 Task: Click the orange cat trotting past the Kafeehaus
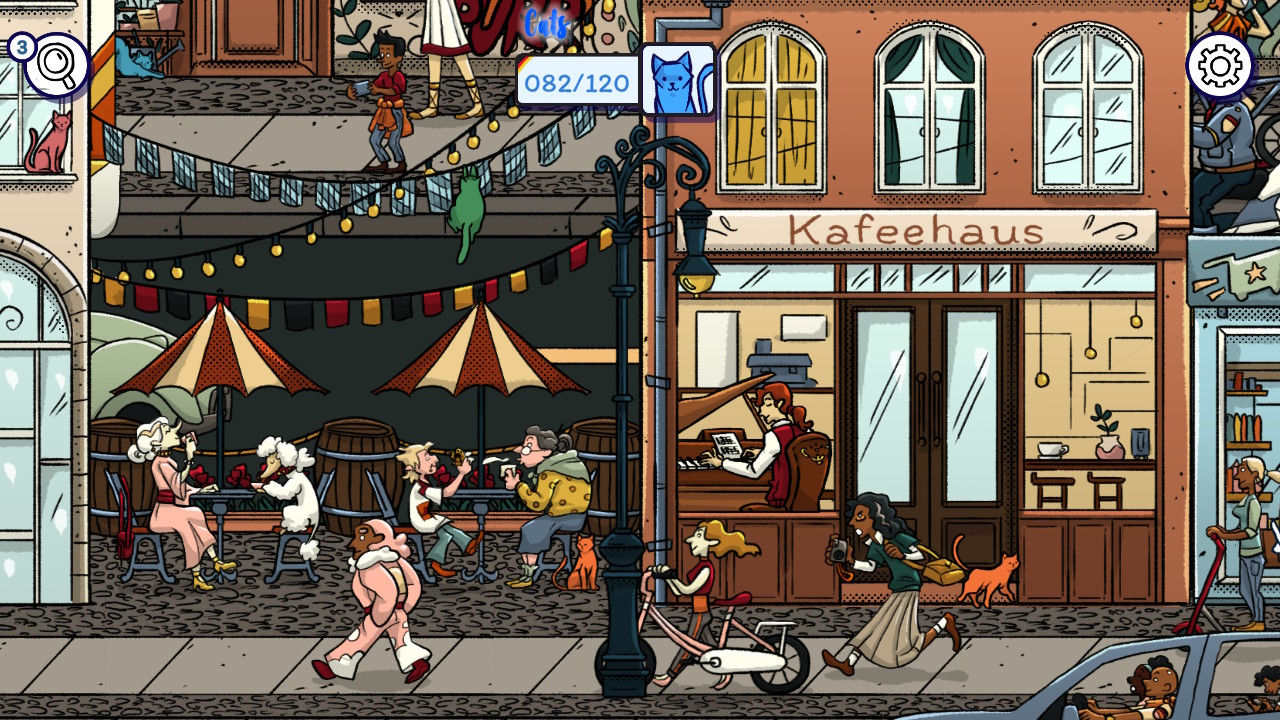coord(983,573)
